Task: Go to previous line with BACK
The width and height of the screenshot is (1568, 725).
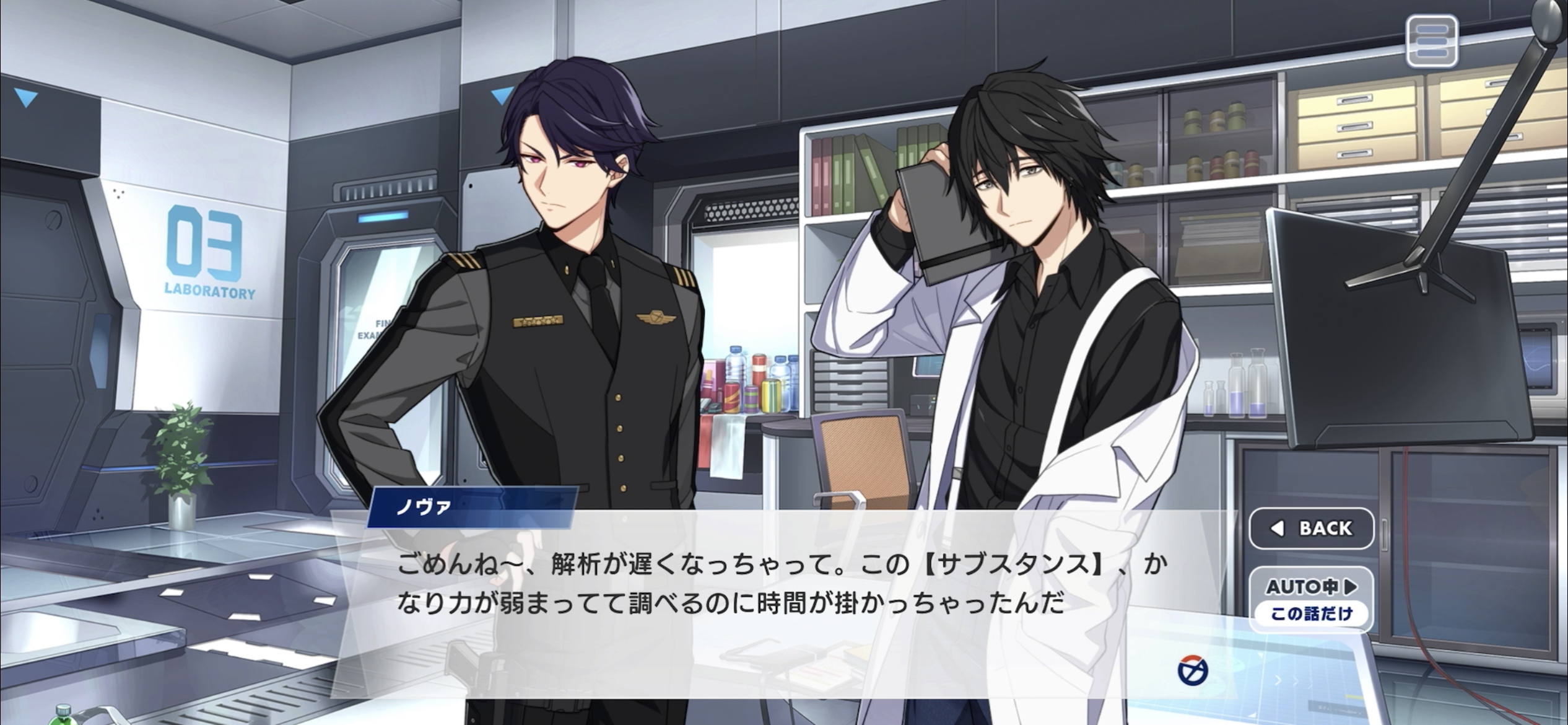Action: pos(1311,528)
